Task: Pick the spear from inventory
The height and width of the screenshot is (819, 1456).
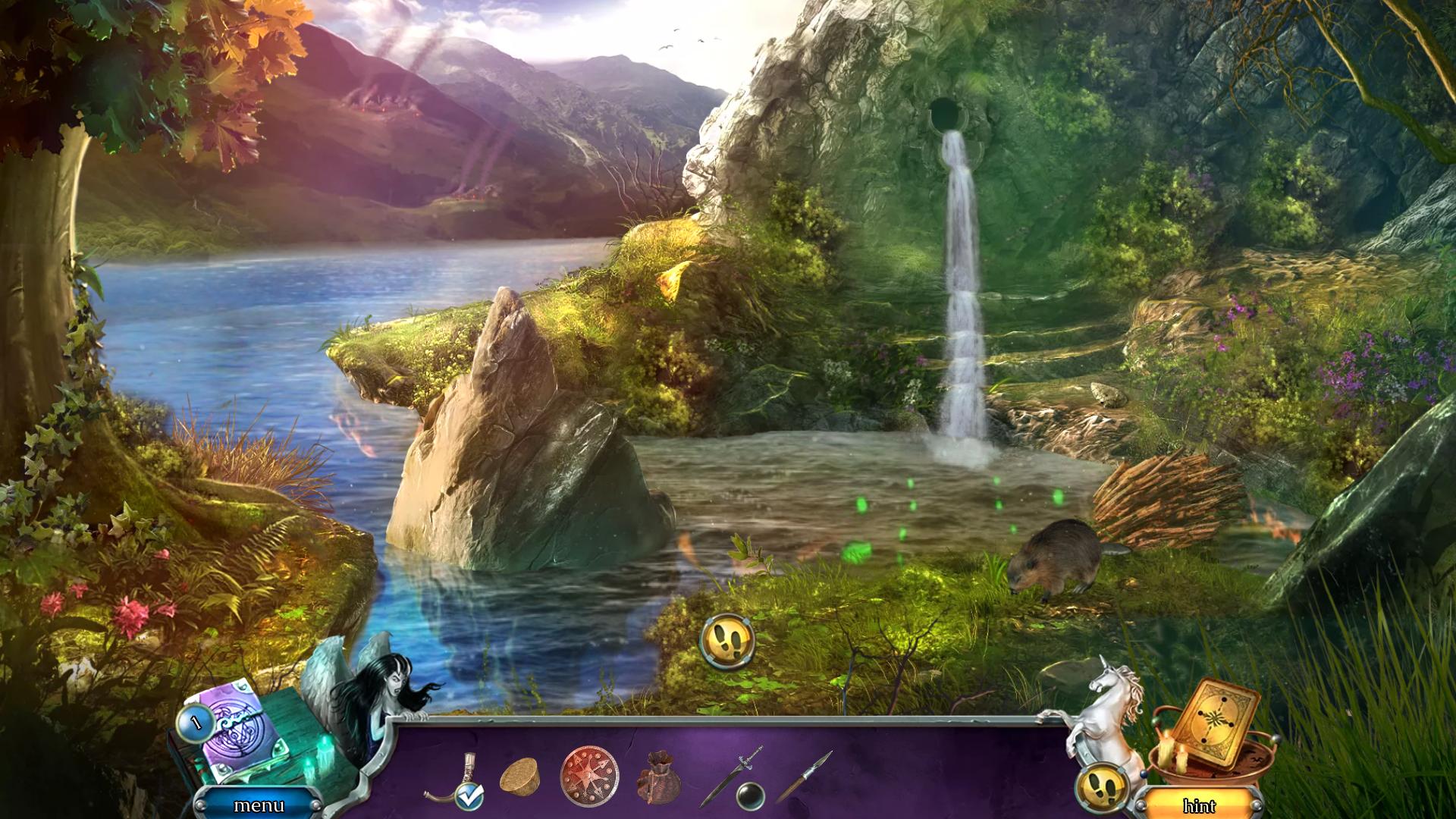Action: coord(804,775)
